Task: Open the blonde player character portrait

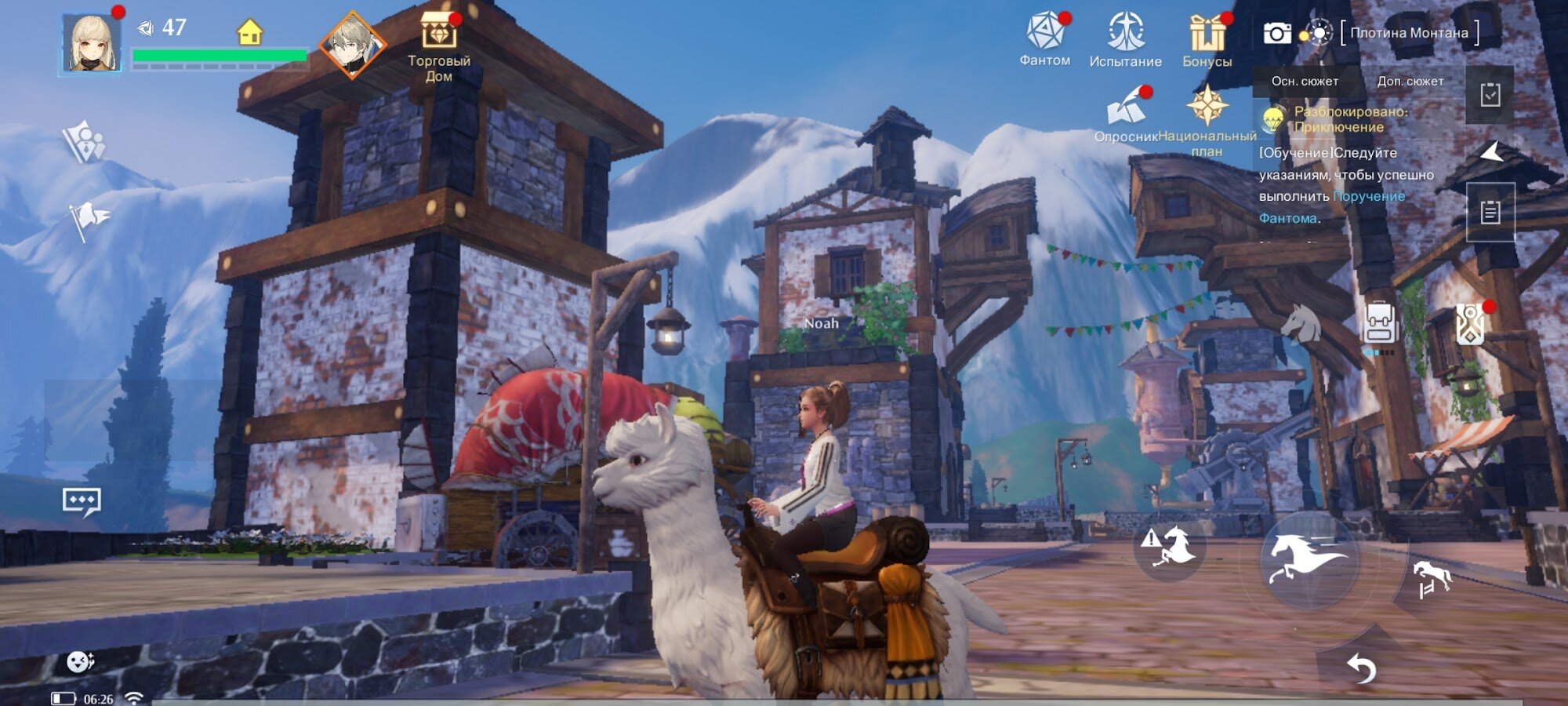Action: click(92, 44)
